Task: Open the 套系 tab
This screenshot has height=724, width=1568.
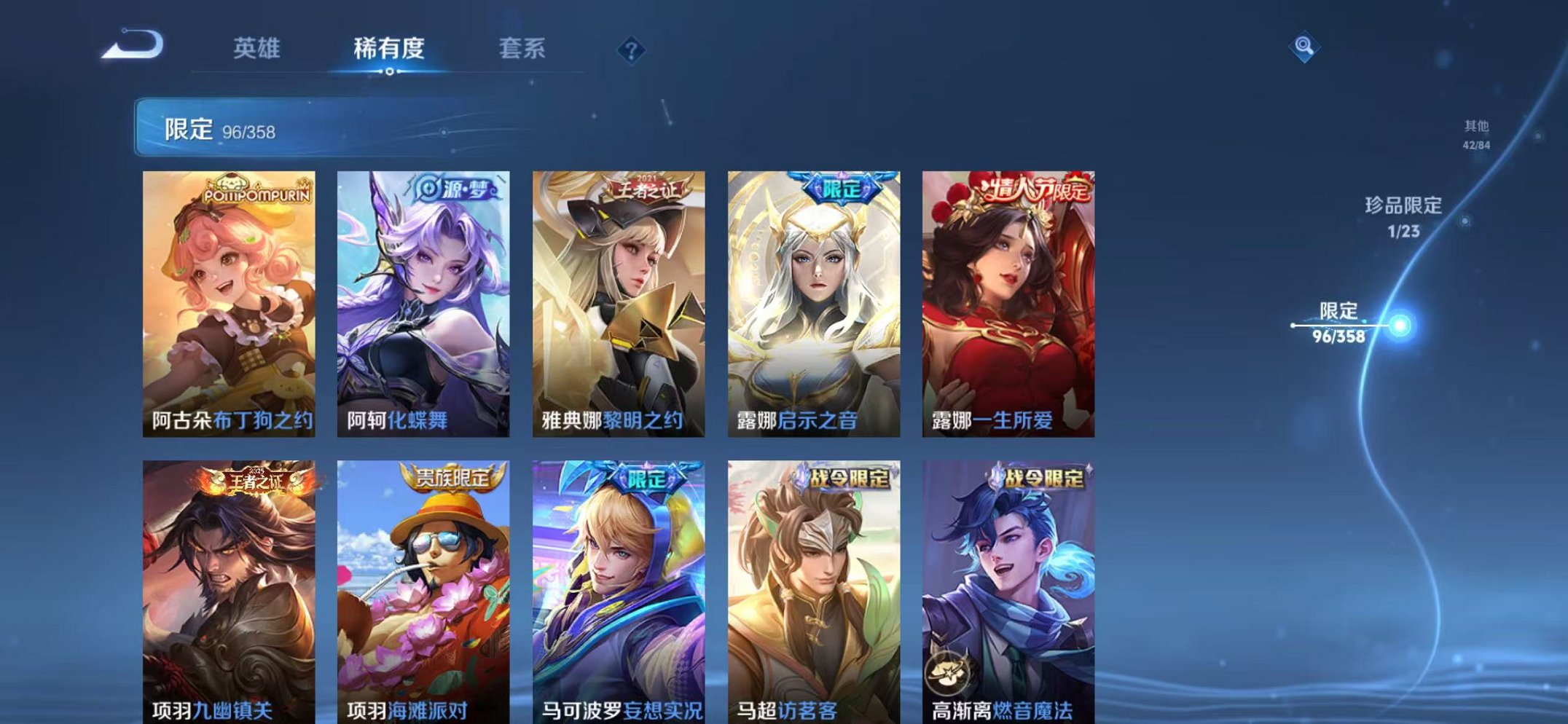Action: (525, 47)
